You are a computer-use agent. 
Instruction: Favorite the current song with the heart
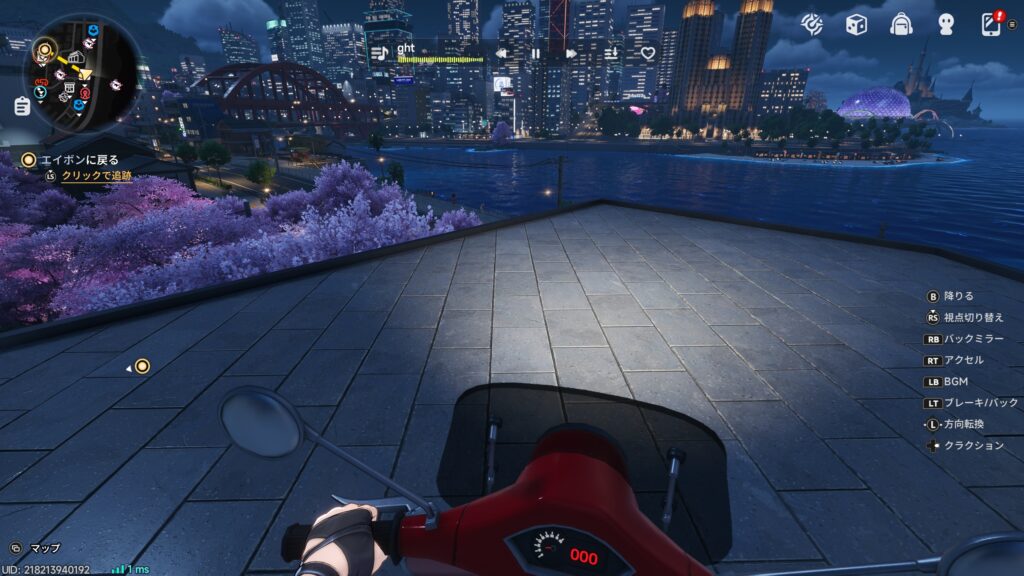coord(648,53)
